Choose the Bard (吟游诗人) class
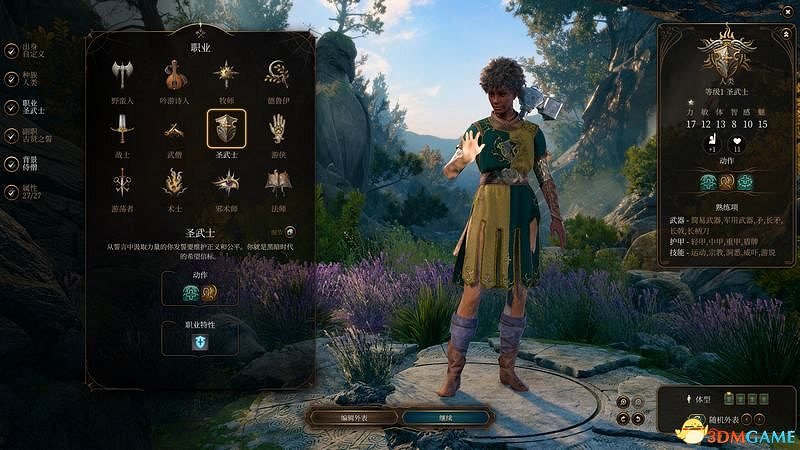Viewport: 800px width, 450px height. pos(174,76)
